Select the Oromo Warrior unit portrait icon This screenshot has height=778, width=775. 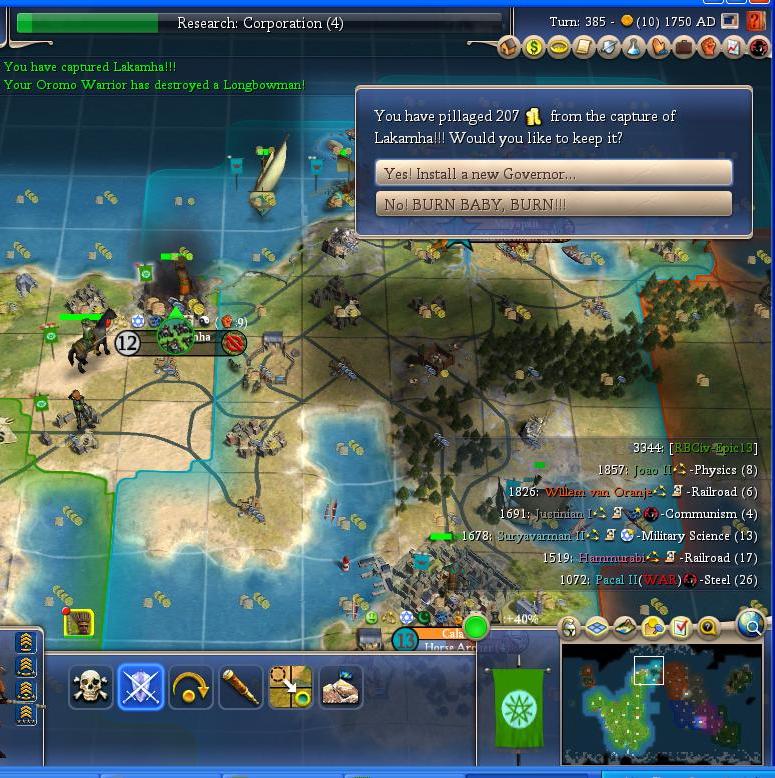tap(79, 623)
